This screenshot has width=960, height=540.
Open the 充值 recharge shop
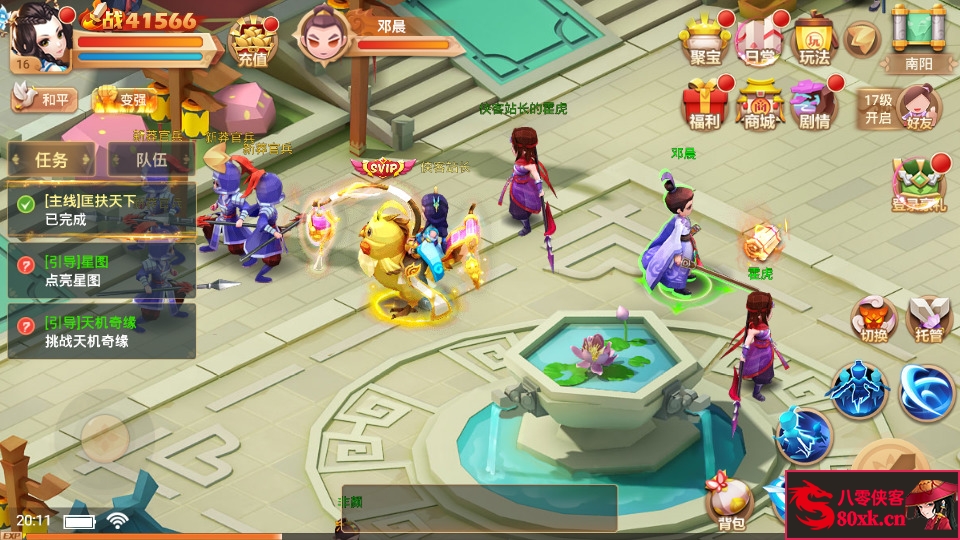click(x=252, y=41)
